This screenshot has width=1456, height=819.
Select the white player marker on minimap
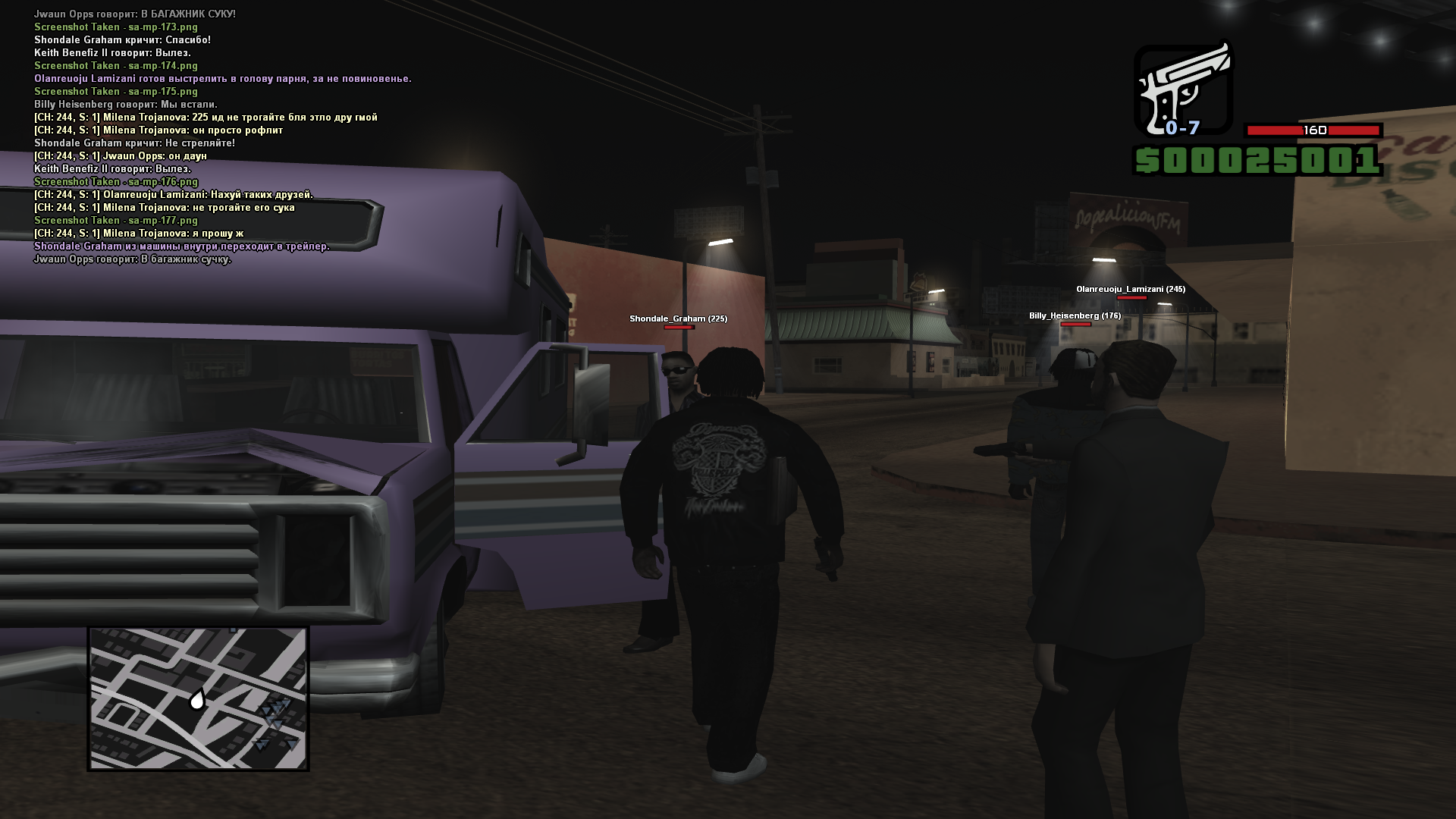coord(197,699)
